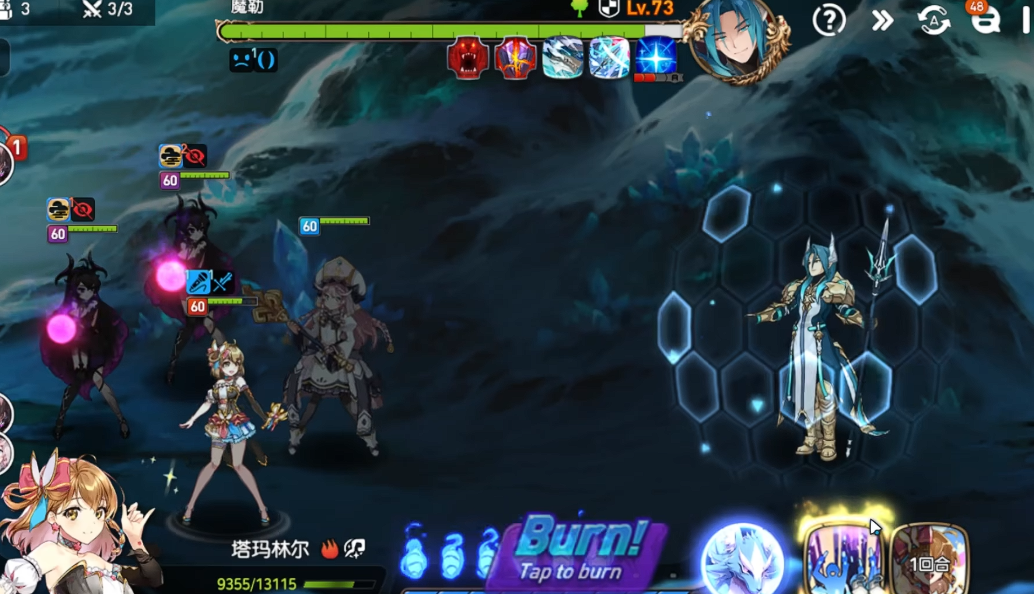Inspect the blue starburst boss skill
The width and height of the screenshot is (1034, 594).
pyautogui.click(x=657, y=58)
